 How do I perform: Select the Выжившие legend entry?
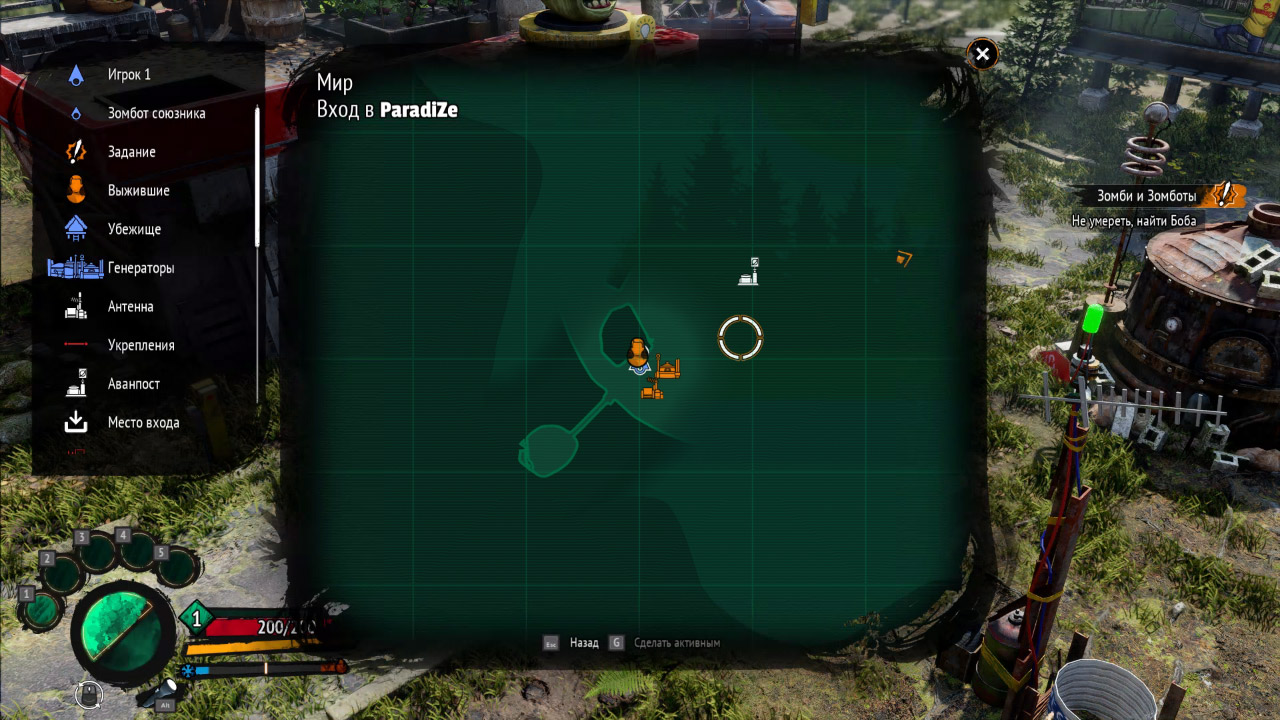(x=138, y=191)
